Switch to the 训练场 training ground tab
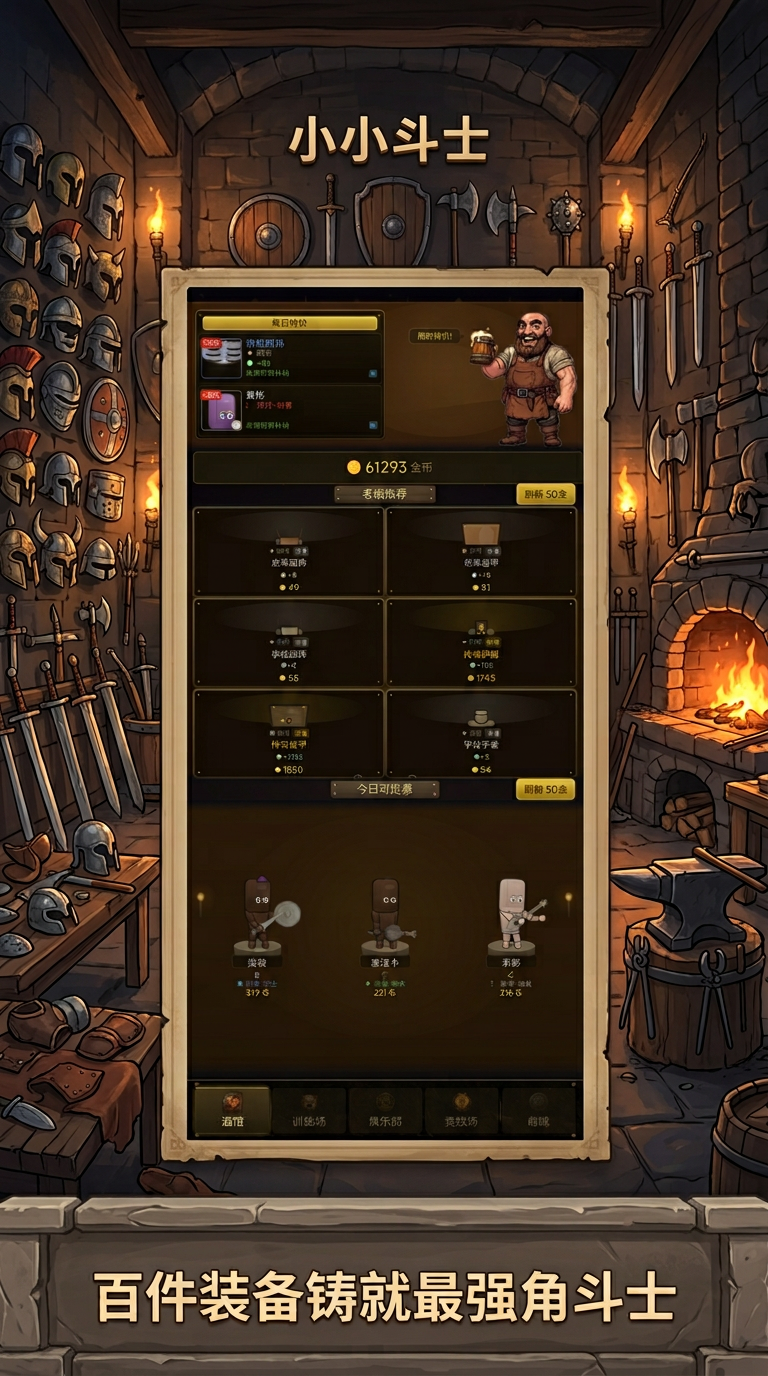 (309, 1110)
